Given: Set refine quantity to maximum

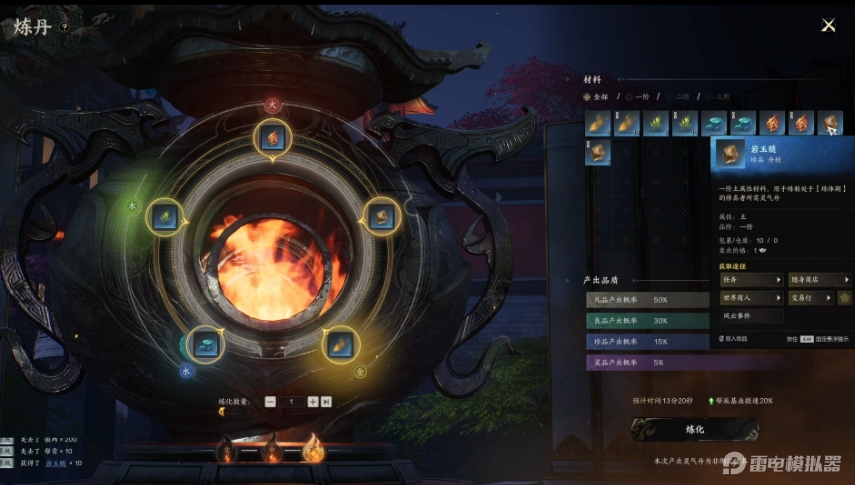Looking at the screenshot, I should 326,401.
